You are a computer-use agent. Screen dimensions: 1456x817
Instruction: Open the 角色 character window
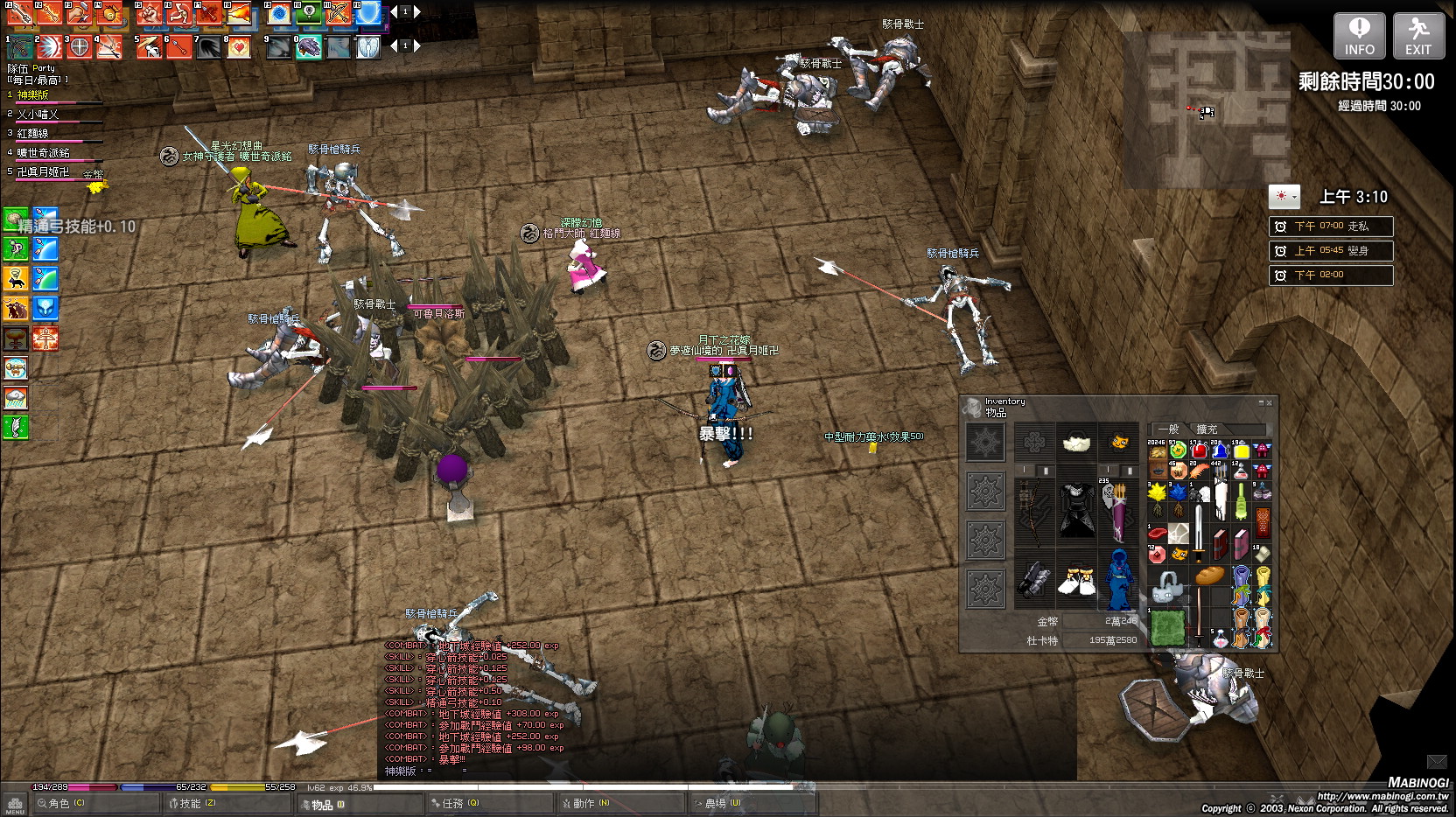point(61,803)
